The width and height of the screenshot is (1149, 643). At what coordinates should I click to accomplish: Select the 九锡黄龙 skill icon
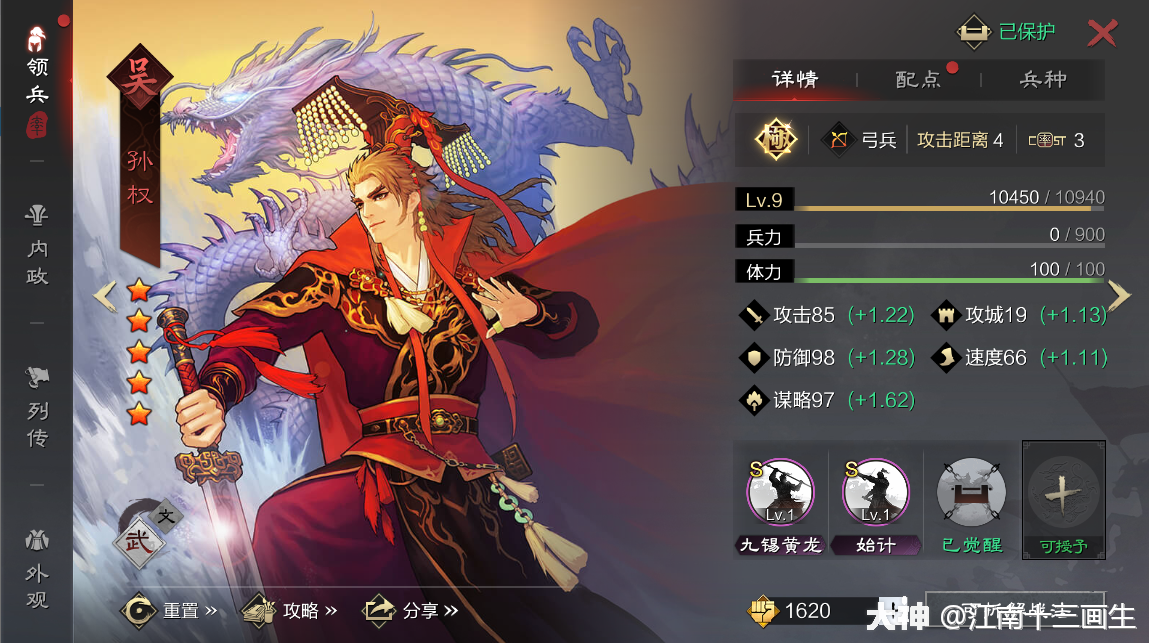[780, 492]
